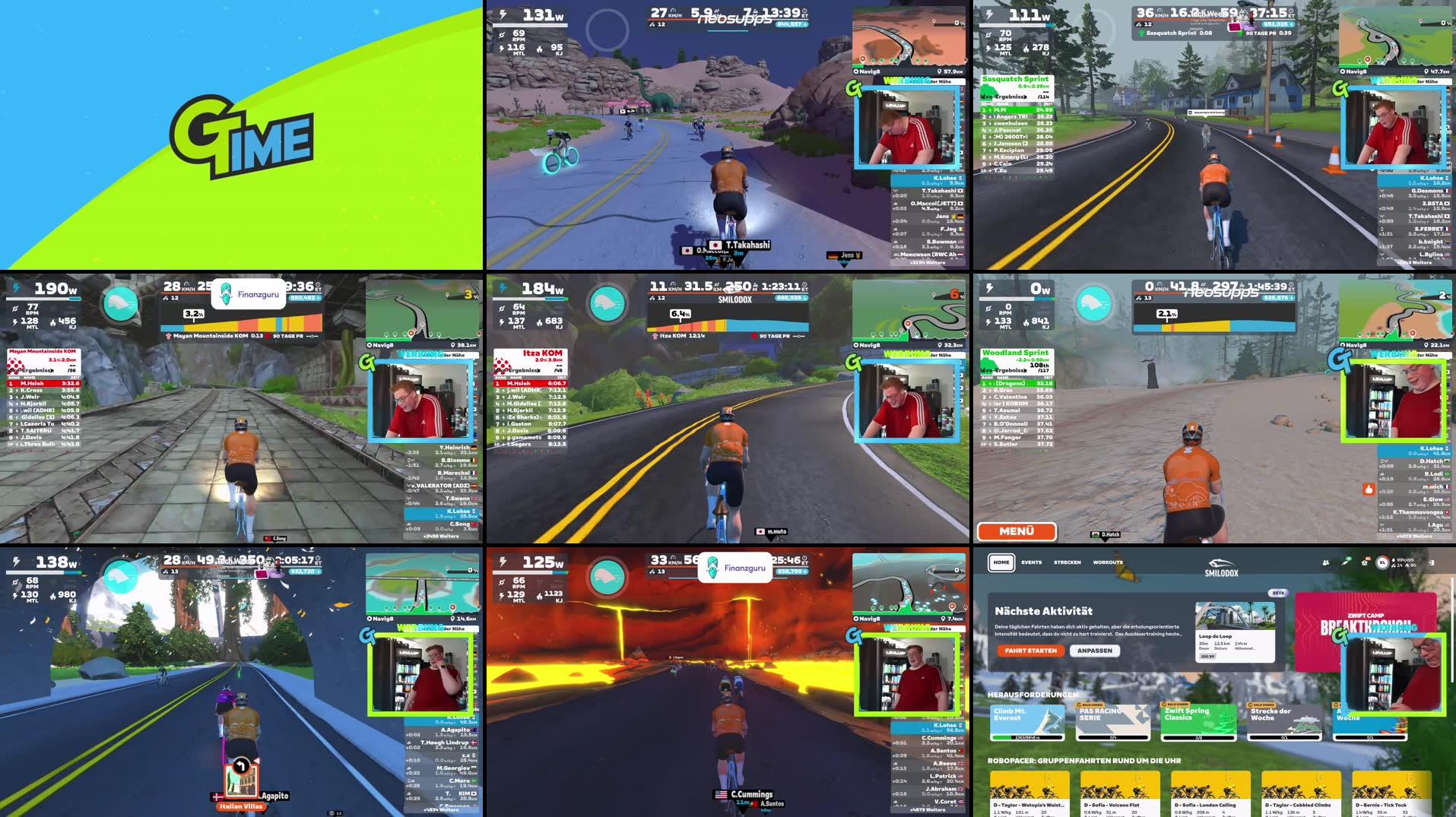Open the Zwift shop icon in the top bar
The width and height of the screenshot is (1456, 817).
(x=1364, y=562)
